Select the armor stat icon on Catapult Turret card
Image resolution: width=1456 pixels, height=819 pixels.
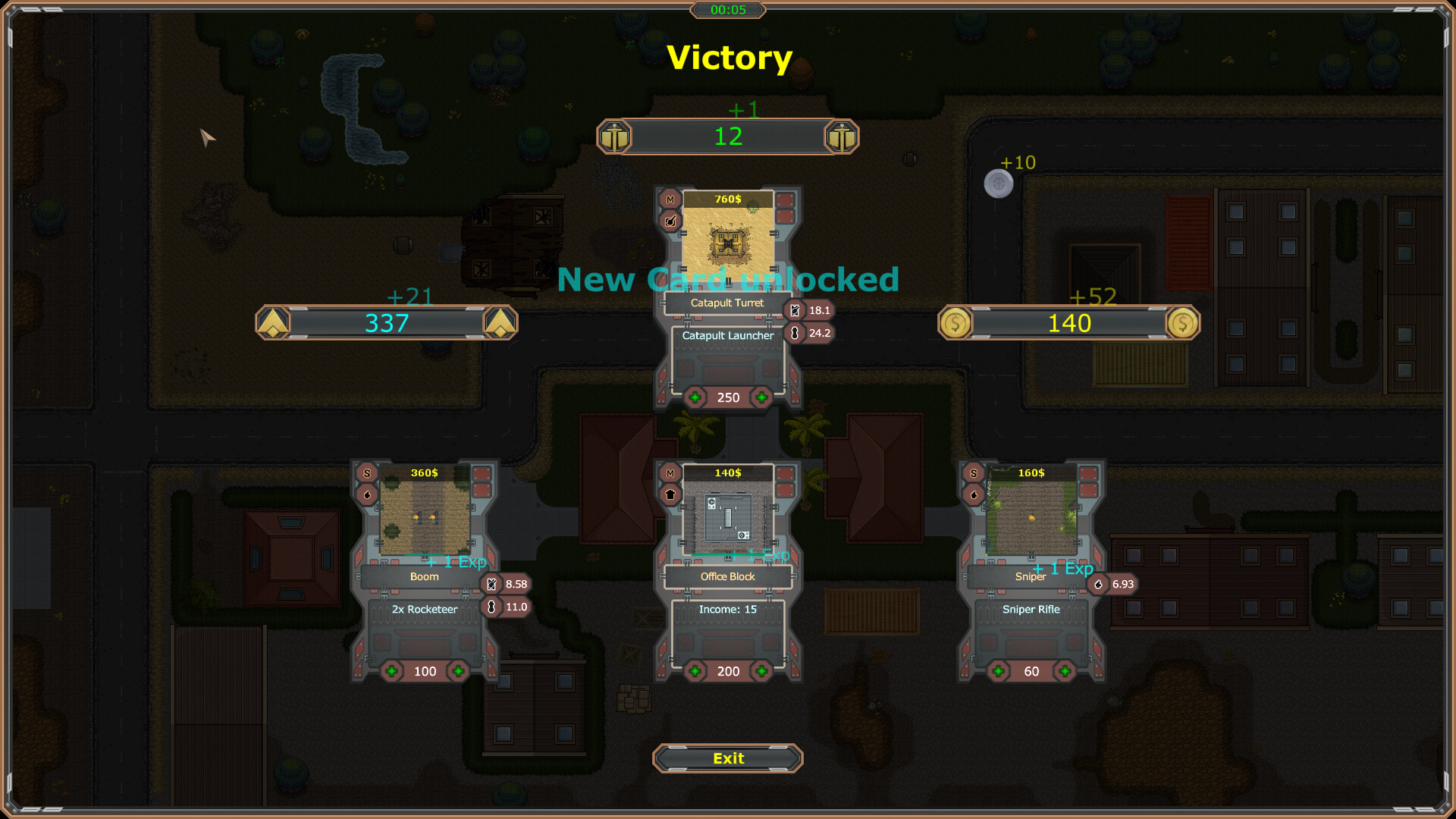tap(794, 310)
